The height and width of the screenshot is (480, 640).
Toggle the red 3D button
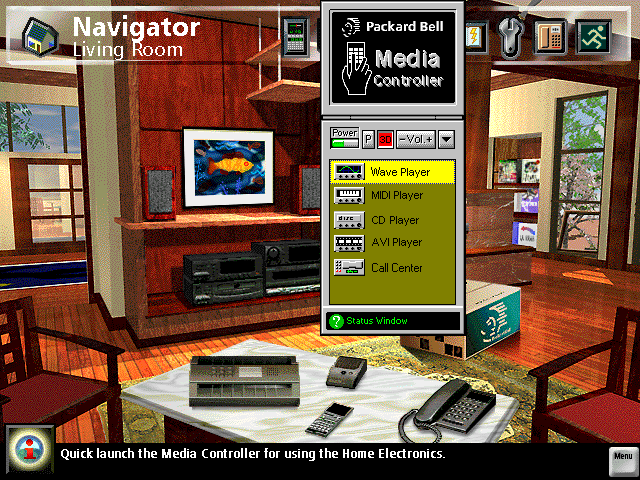[x=385, y=139]
